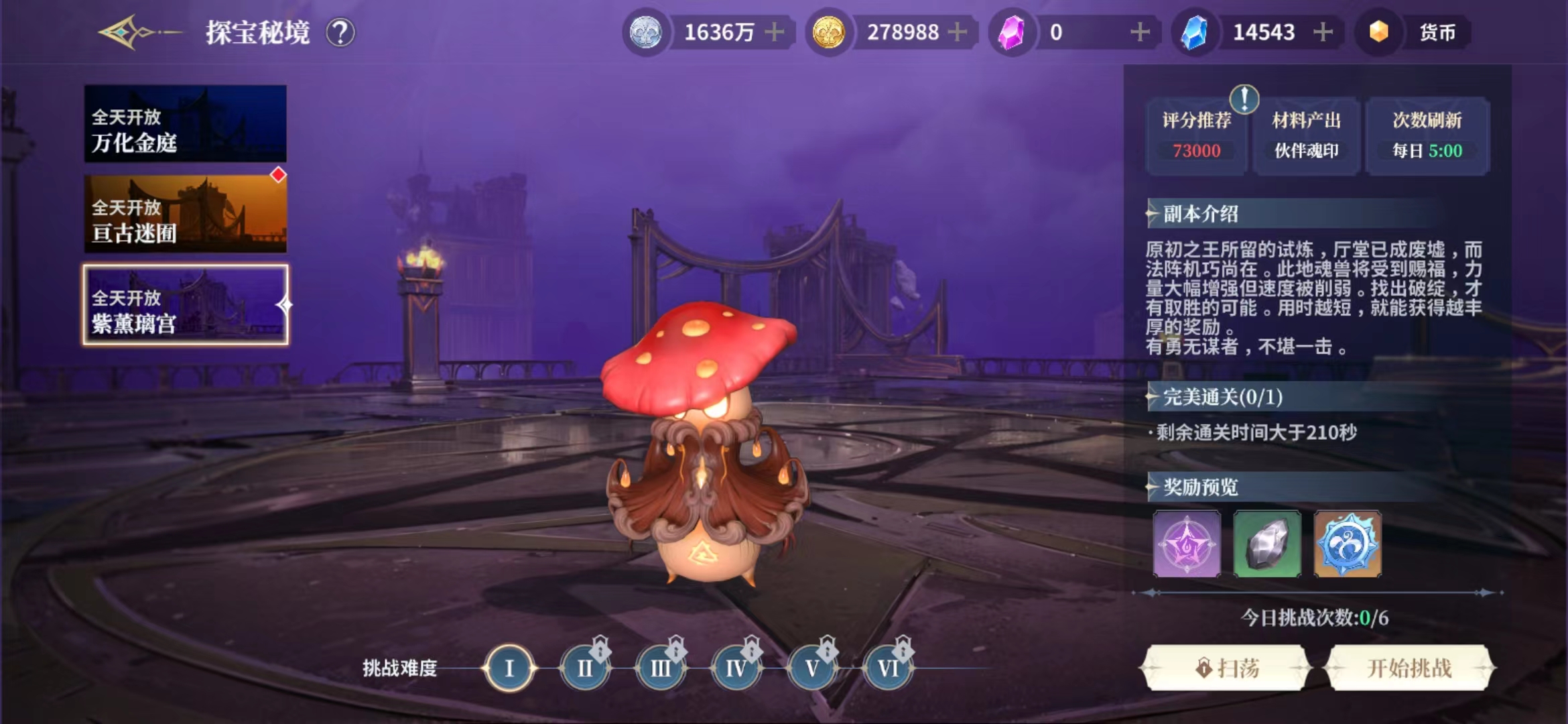Inspect the grey ore reward item
Image resolution: width=1568 pixels, height=724 pixels.
point(1267,544)
